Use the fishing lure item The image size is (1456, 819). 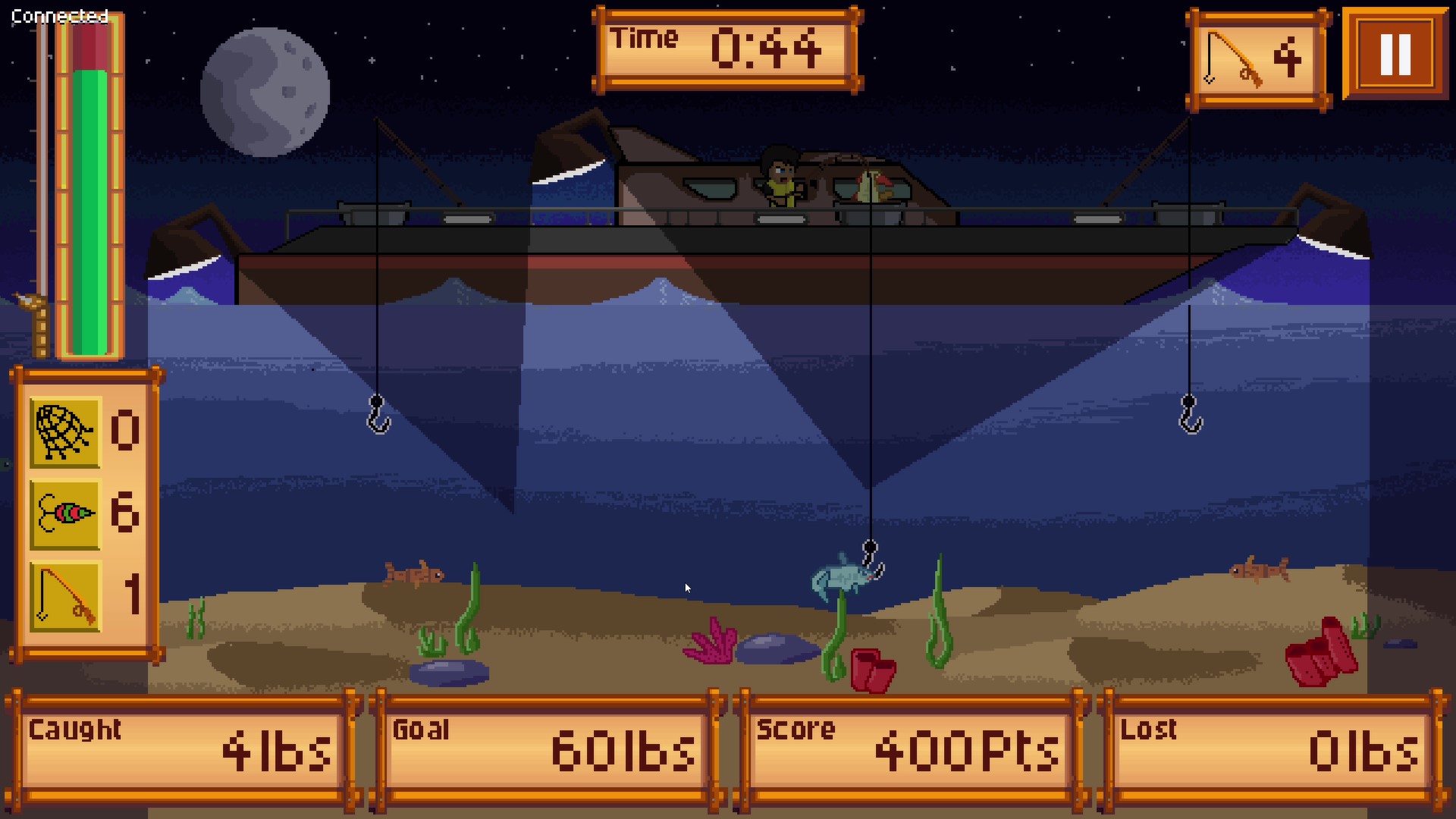tap(65, 514)
